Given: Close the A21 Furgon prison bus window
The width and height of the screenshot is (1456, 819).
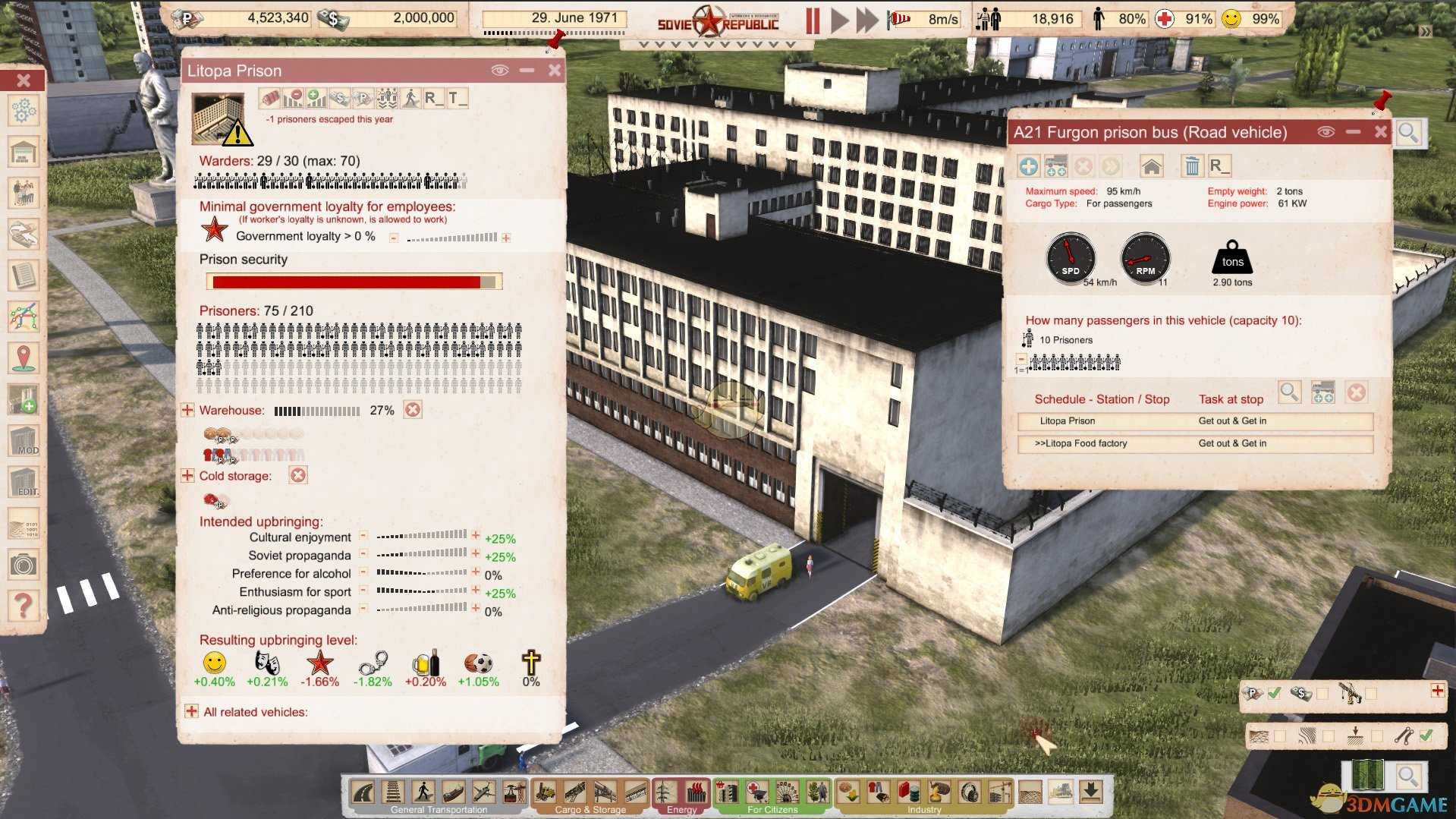Looking at the screenshot, I should (x=1380, y=132).
